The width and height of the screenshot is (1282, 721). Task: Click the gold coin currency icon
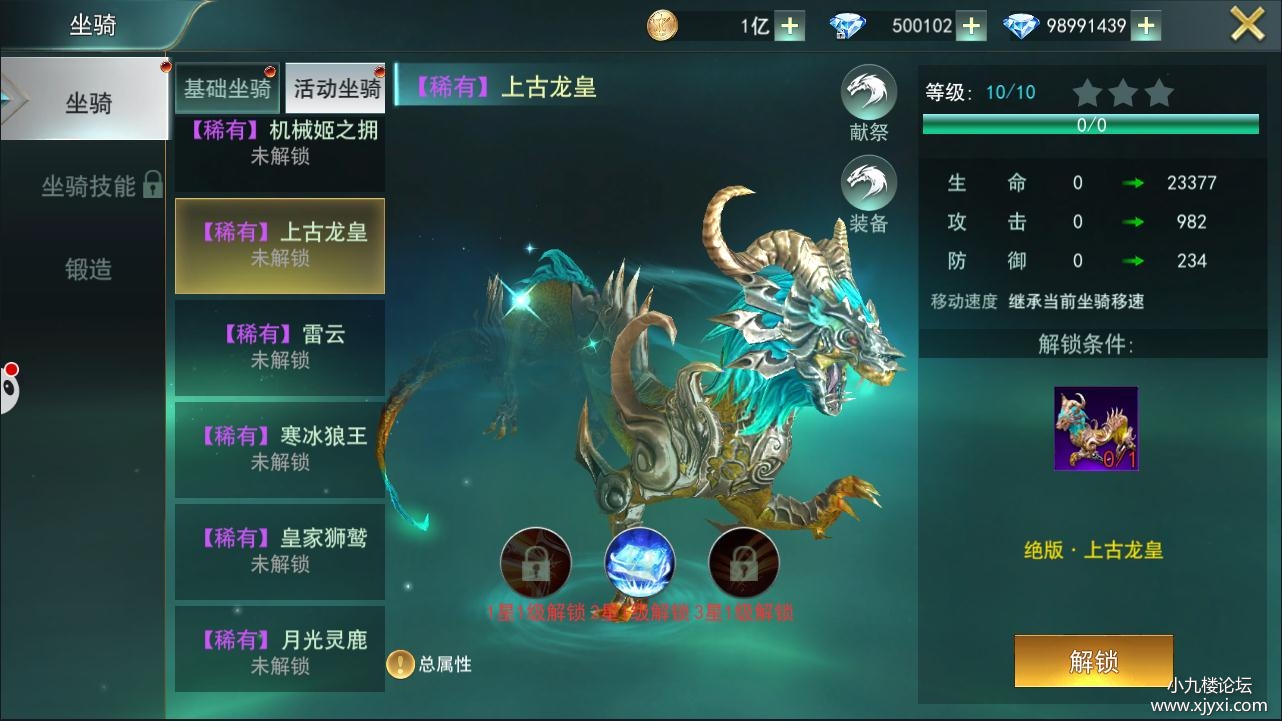coord(660,25)
